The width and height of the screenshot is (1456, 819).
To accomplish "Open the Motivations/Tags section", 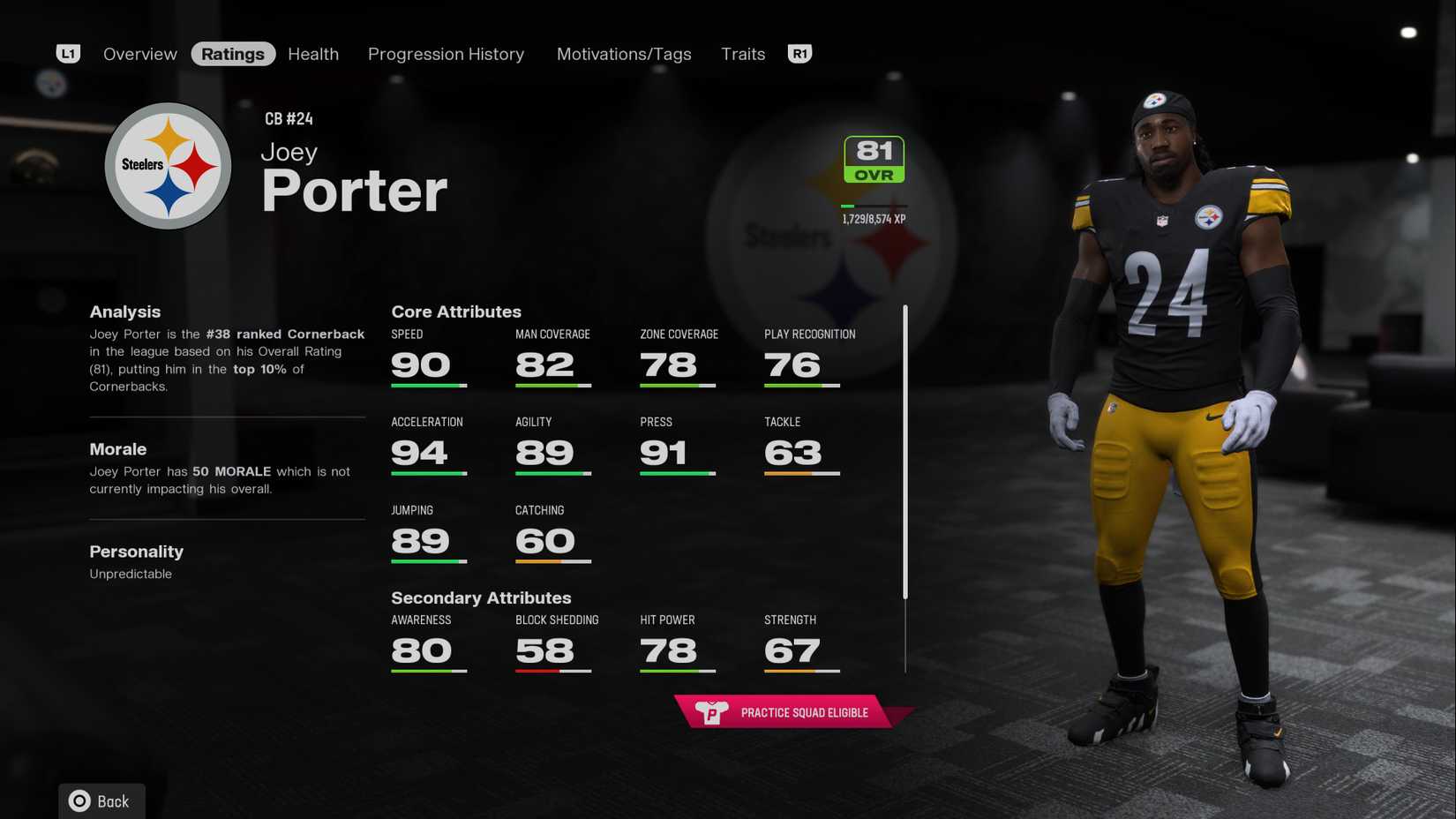I will [624, 53].
